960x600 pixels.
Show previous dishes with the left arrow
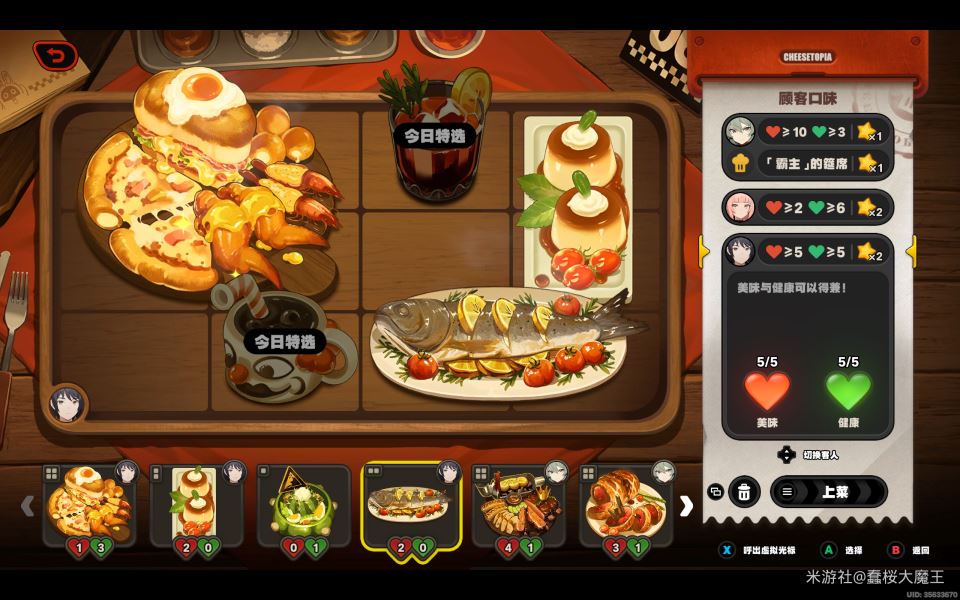[28, 506]
